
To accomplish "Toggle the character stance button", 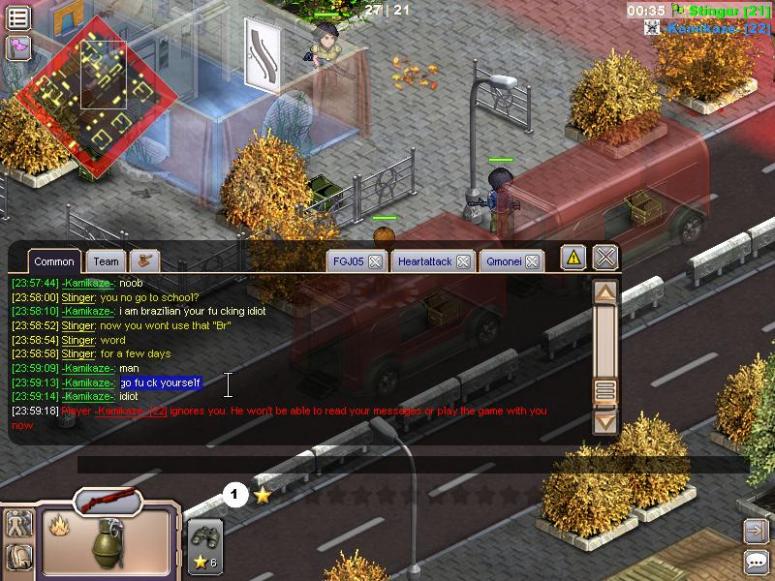I will (19, 523).
